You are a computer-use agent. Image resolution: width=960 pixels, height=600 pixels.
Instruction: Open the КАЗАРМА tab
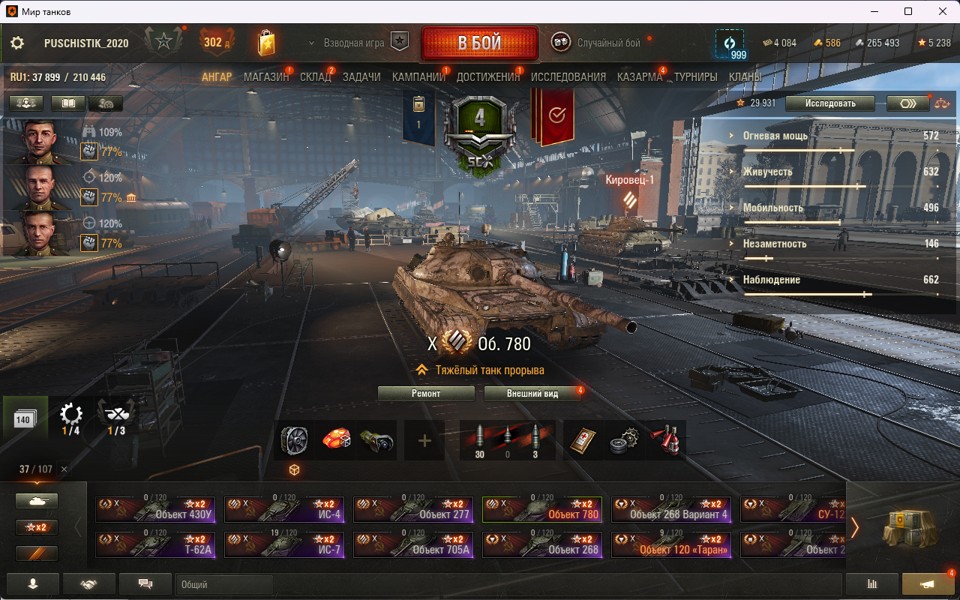[639, 77]
